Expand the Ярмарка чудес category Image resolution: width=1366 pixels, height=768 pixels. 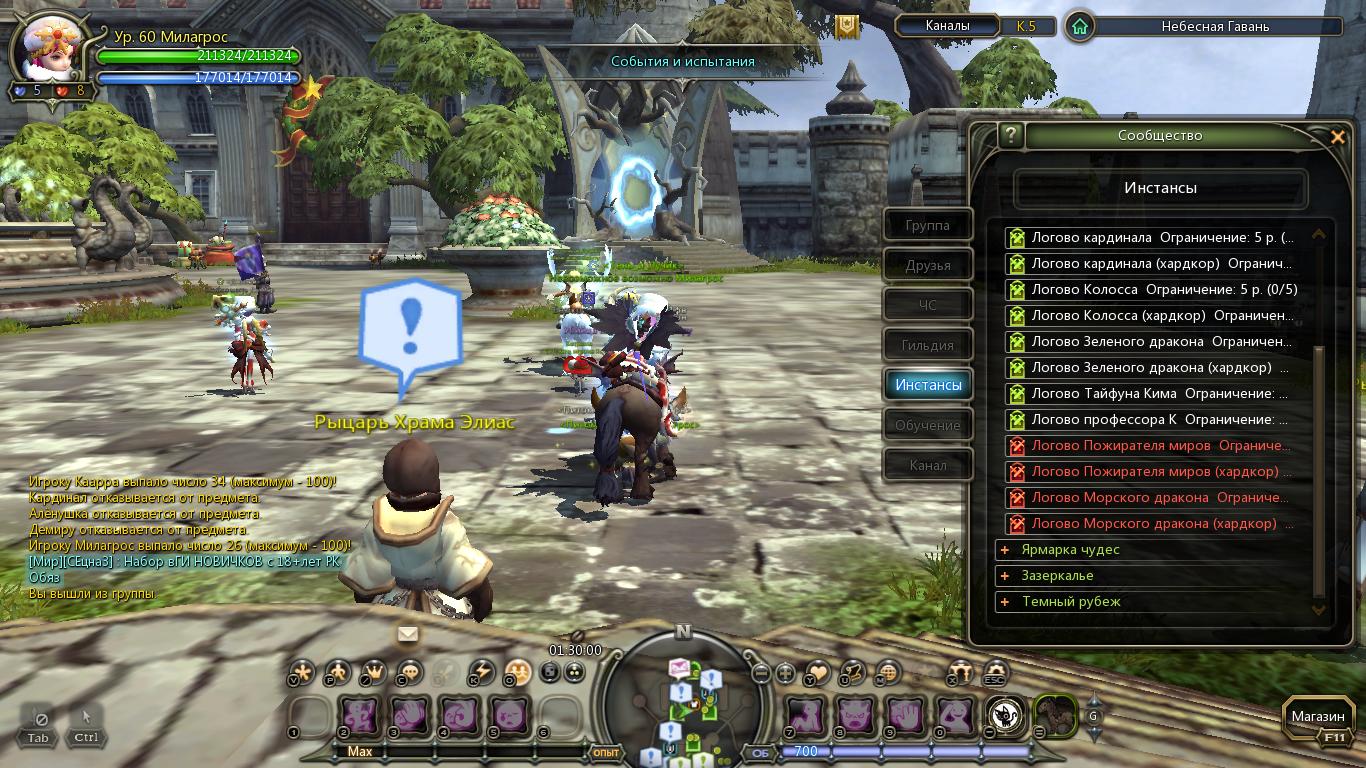tap(1005, 550)
